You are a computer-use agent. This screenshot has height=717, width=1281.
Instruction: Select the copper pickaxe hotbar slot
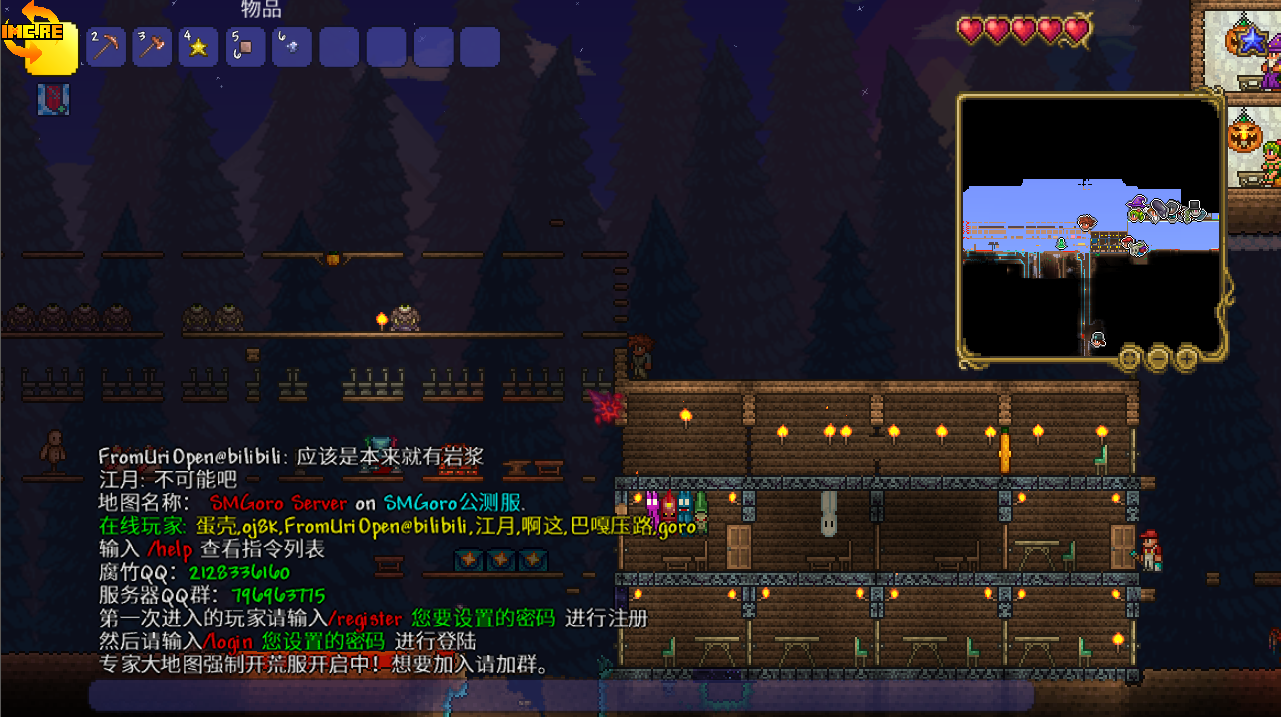pos(105,47)
